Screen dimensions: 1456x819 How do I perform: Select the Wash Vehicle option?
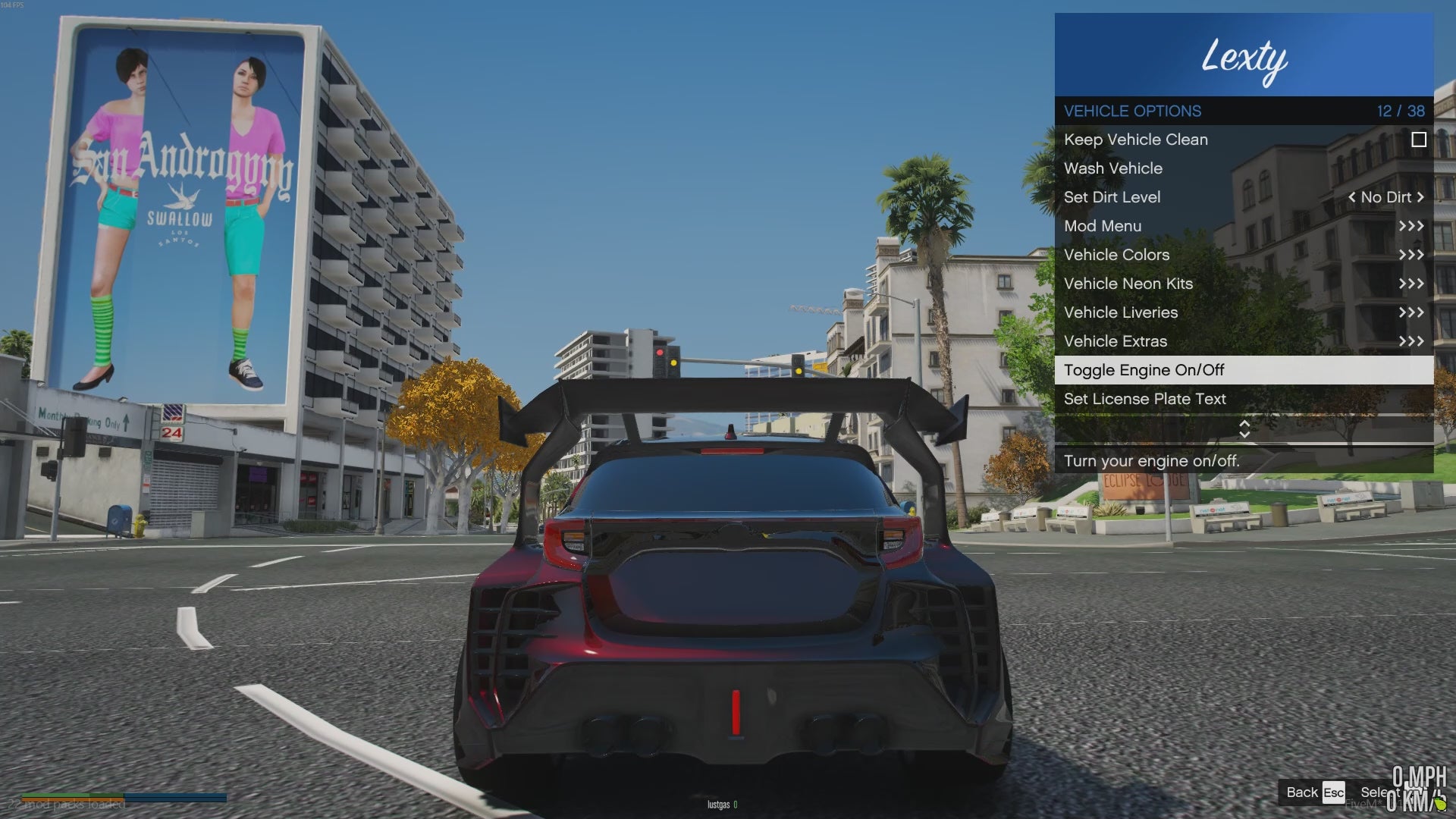1113,168
